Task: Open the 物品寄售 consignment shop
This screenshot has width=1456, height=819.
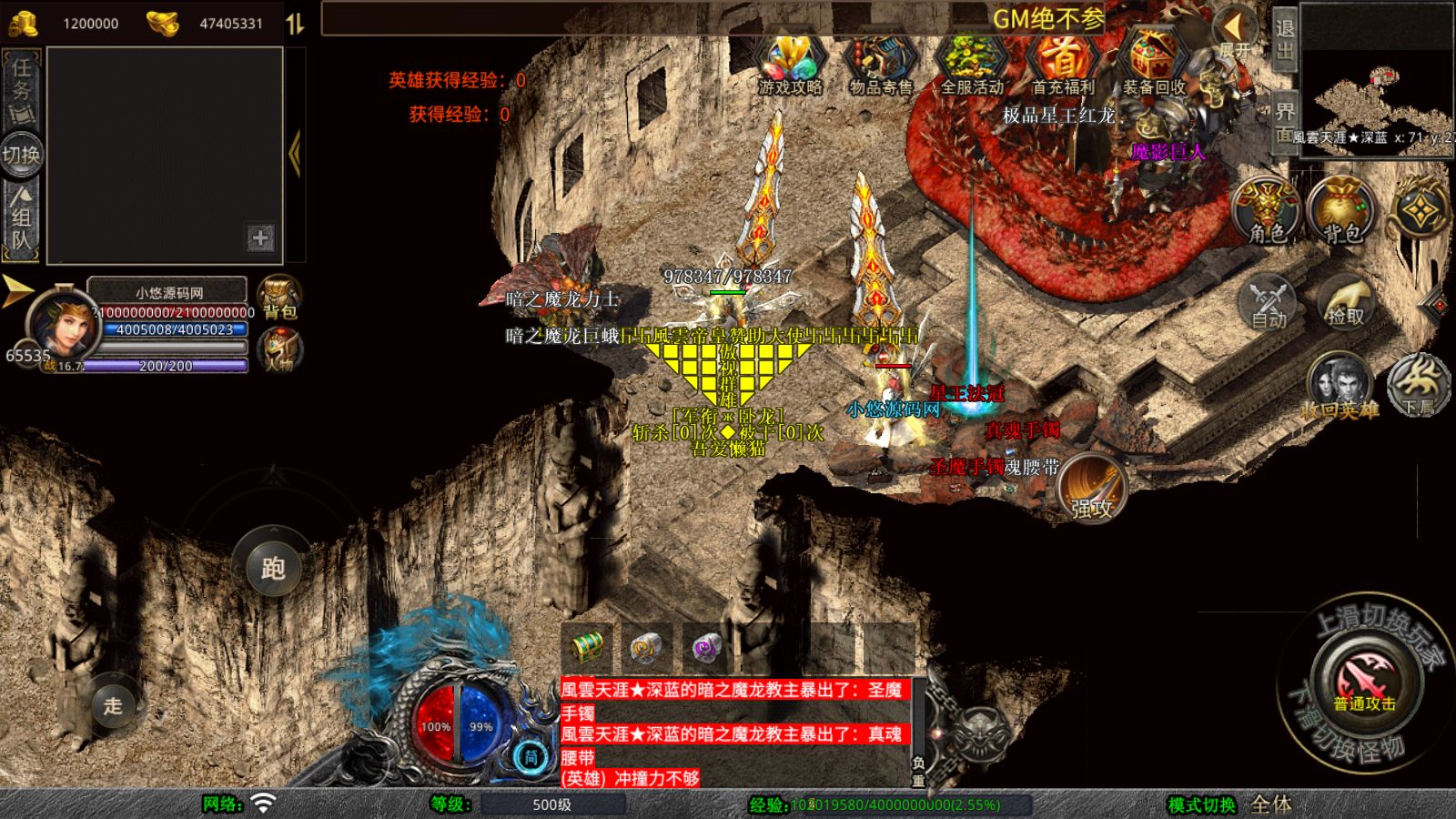Action: click(880, 64)
